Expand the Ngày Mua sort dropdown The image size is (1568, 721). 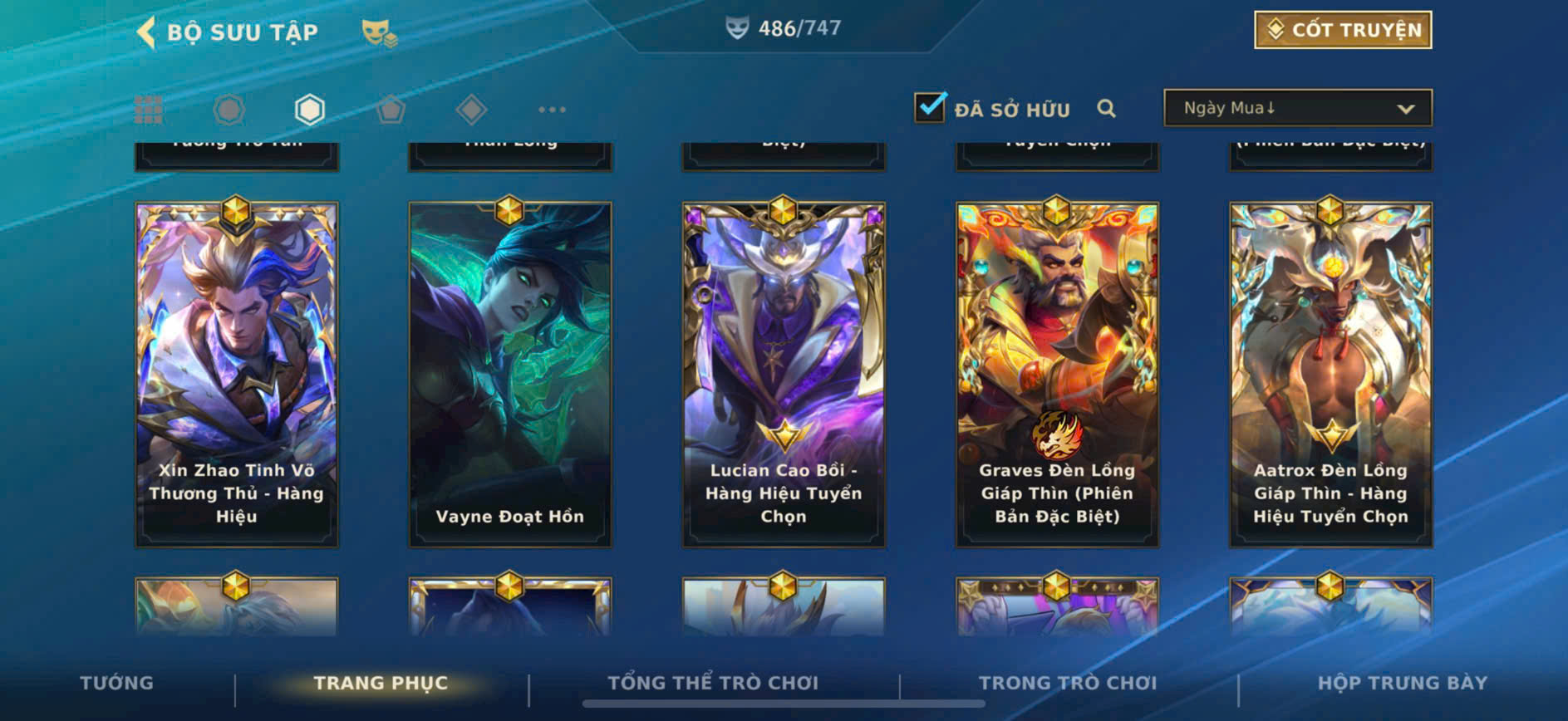pyautogui.click(x=1297, y=108)
